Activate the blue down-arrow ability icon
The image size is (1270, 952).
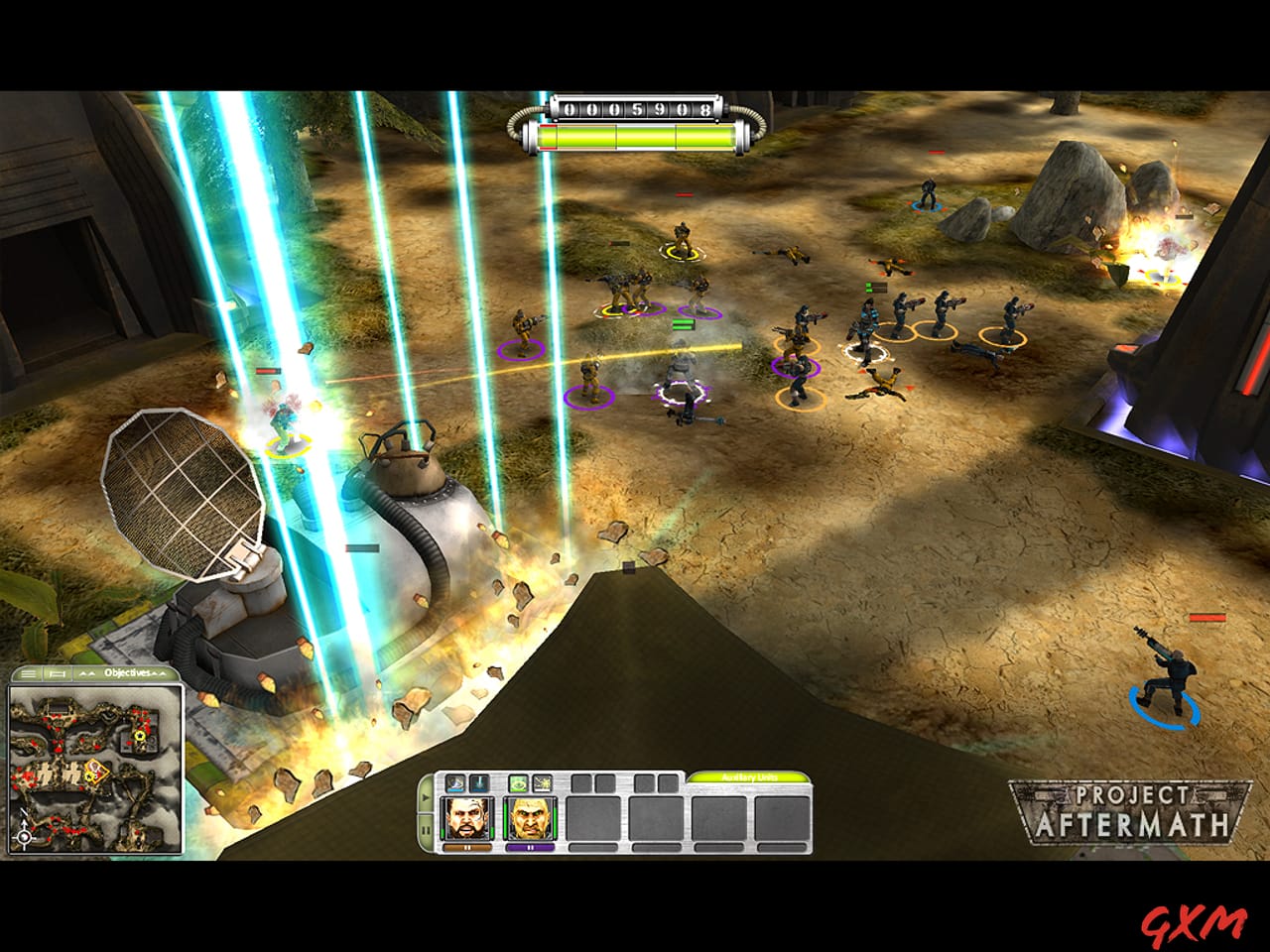(479, 783)
